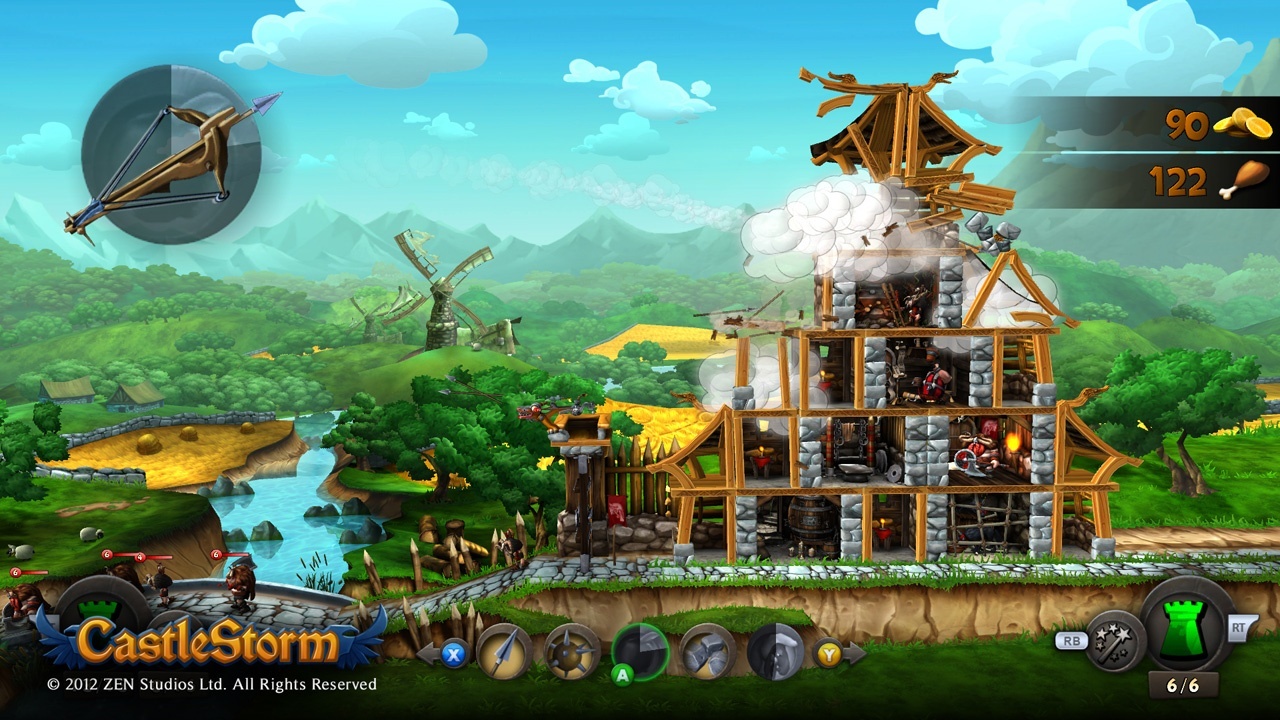The height and width of the screenshot is (720, 1280).
Task: Select the javelin projectile in the weapon bar
Action: [505, 651]
